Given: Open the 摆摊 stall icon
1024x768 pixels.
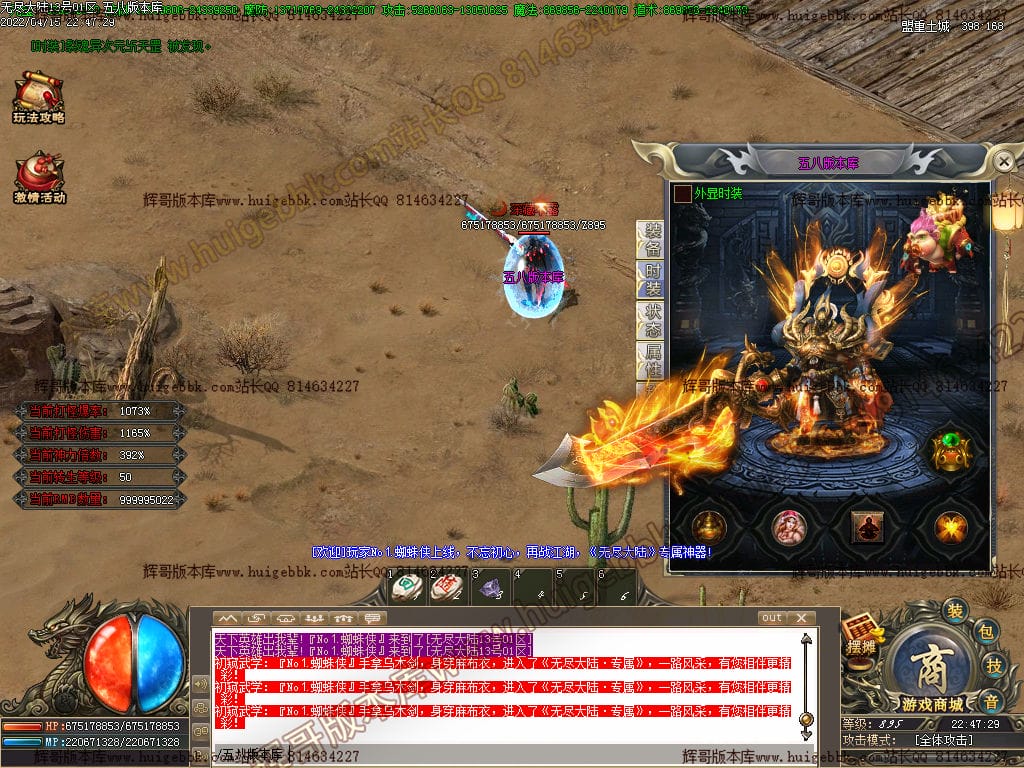Looking at the screenshot, I should (x=860, y=635).
